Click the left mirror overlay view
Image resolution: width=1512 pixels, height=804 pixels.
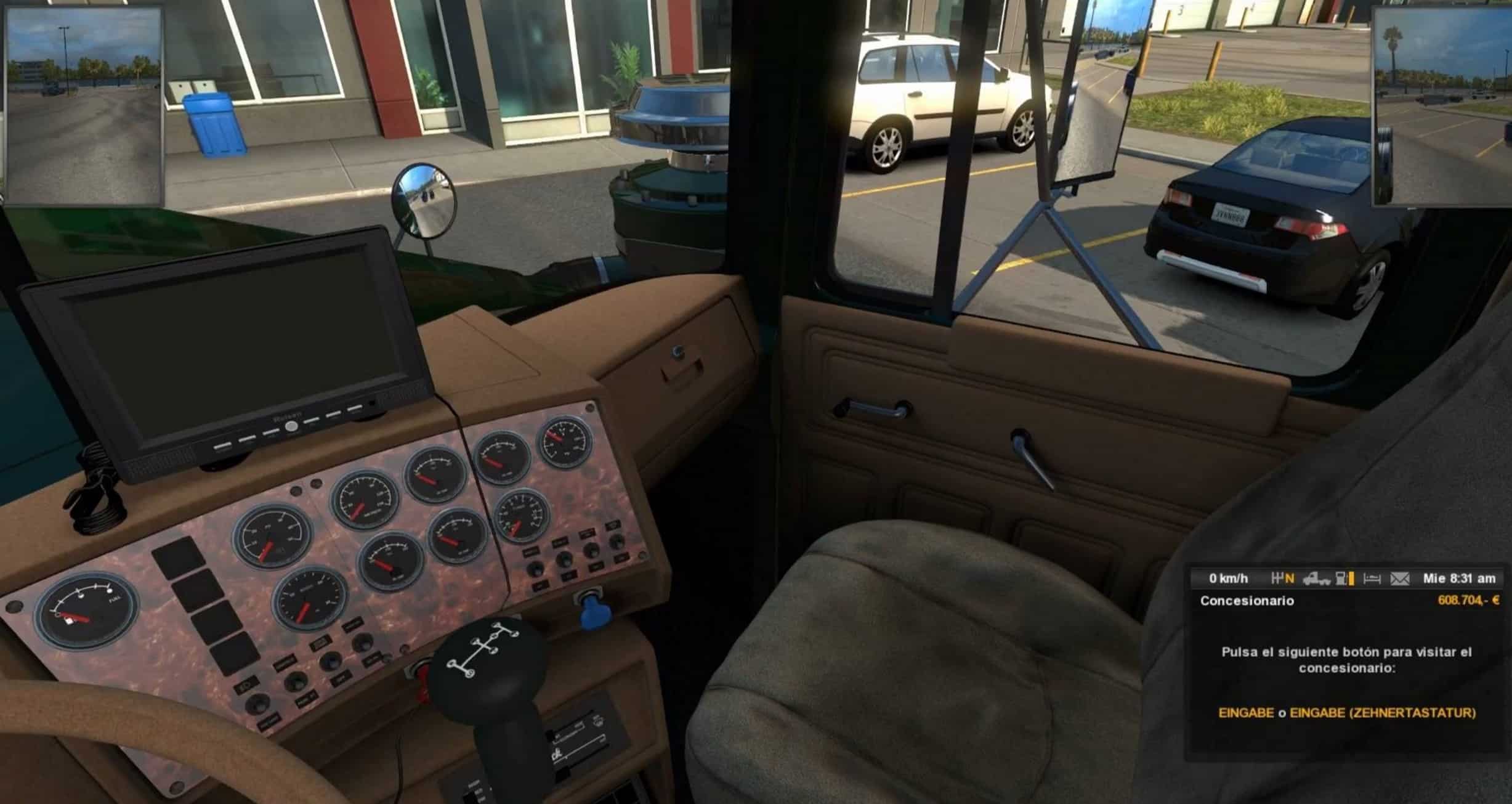[x=84, y=106]
